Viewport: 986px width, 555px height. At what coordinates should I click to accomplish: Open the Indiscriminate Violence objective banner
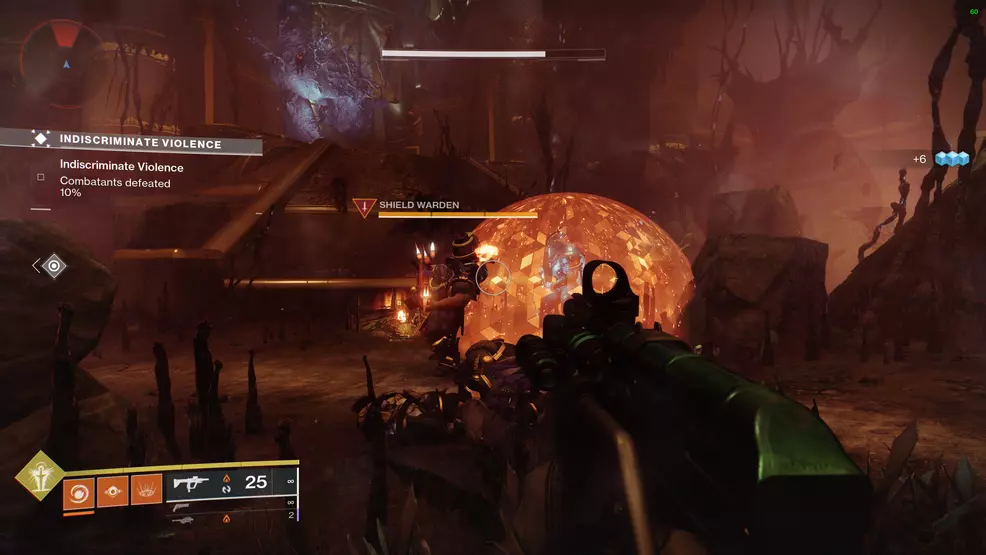coord(140,143)
